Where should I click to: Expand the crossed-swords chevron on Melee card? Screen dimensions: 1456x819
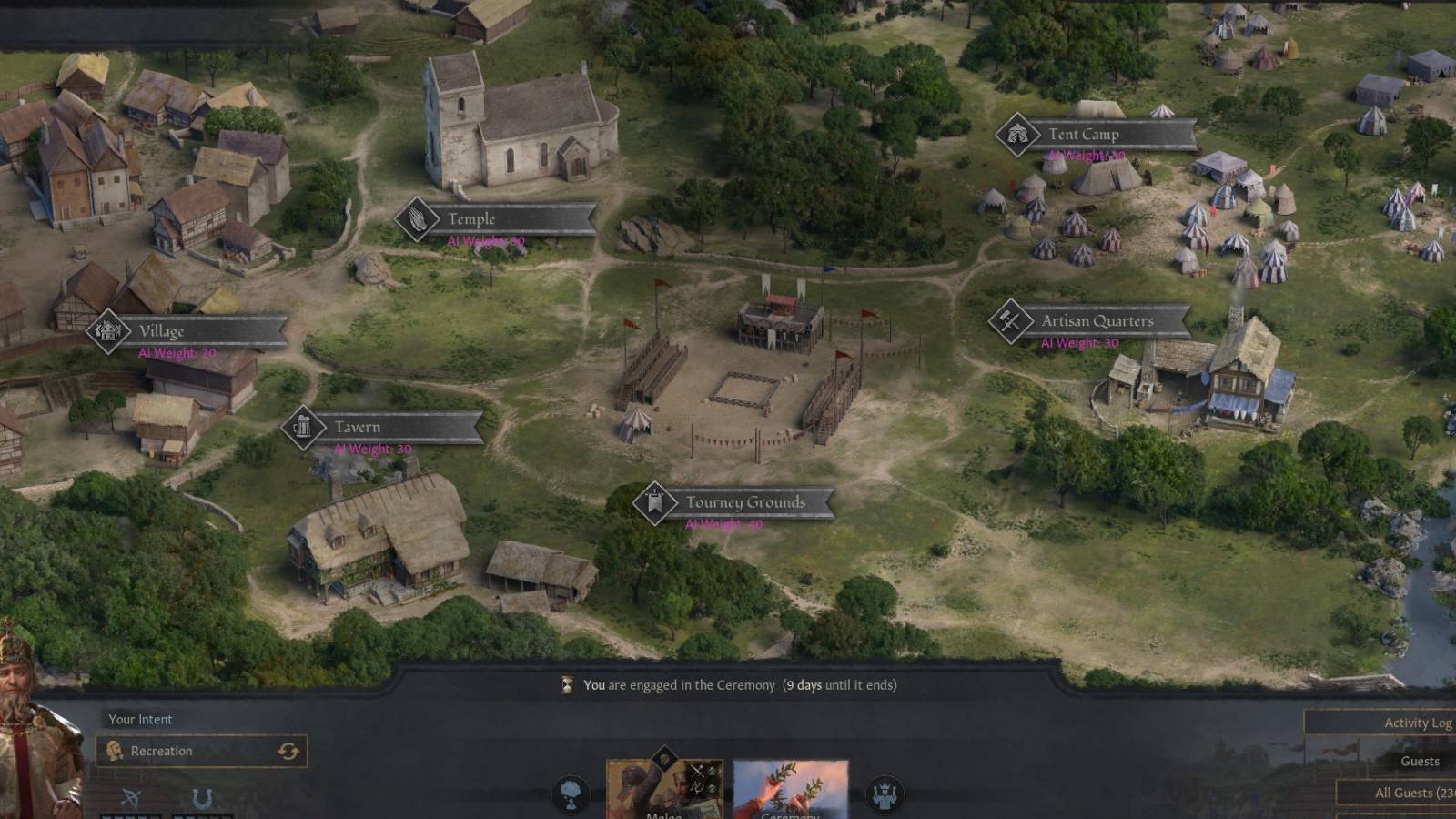pos(713,769)
